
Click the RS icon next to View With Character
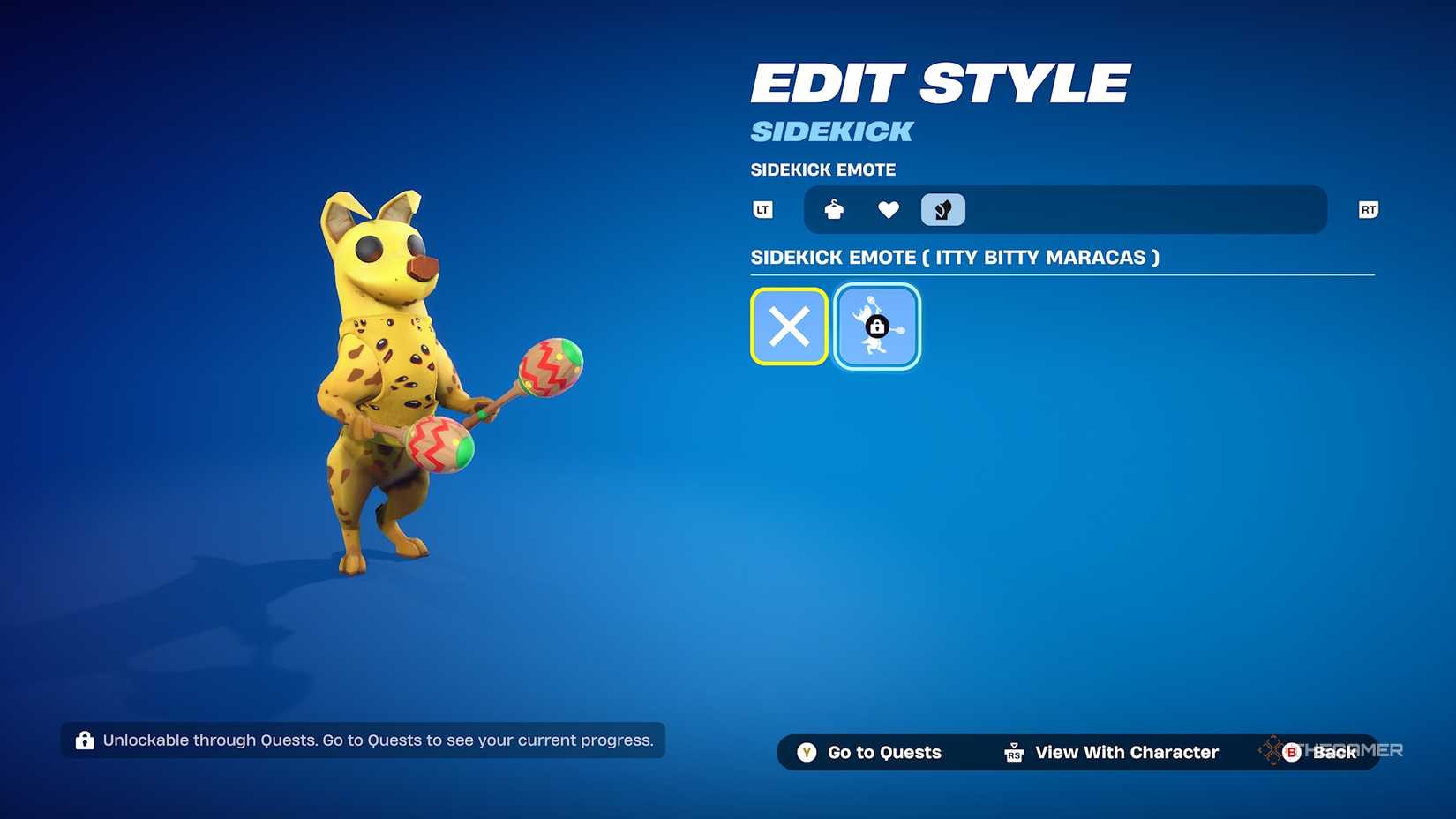(1013, 752)
